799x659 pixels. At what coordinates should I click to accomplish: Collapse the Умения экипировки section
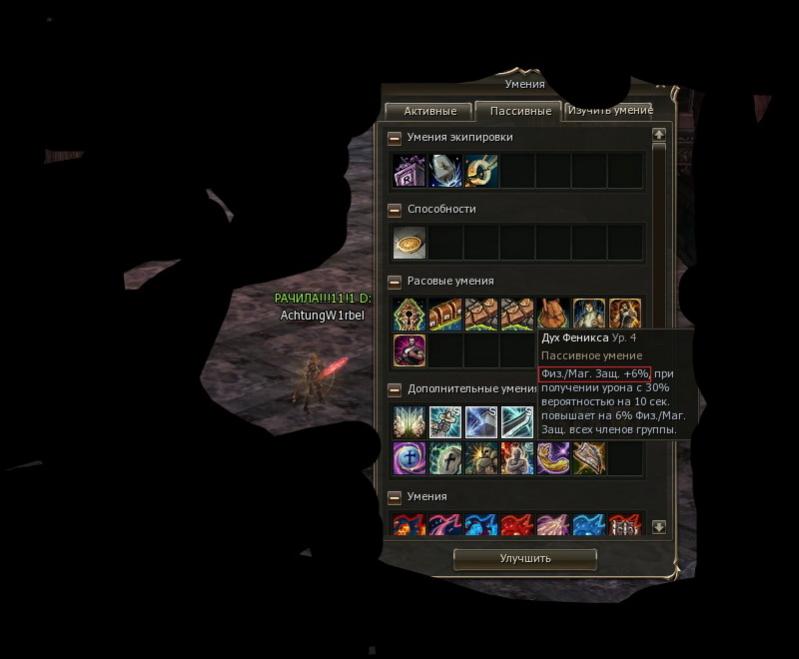[x=395, y=138]
